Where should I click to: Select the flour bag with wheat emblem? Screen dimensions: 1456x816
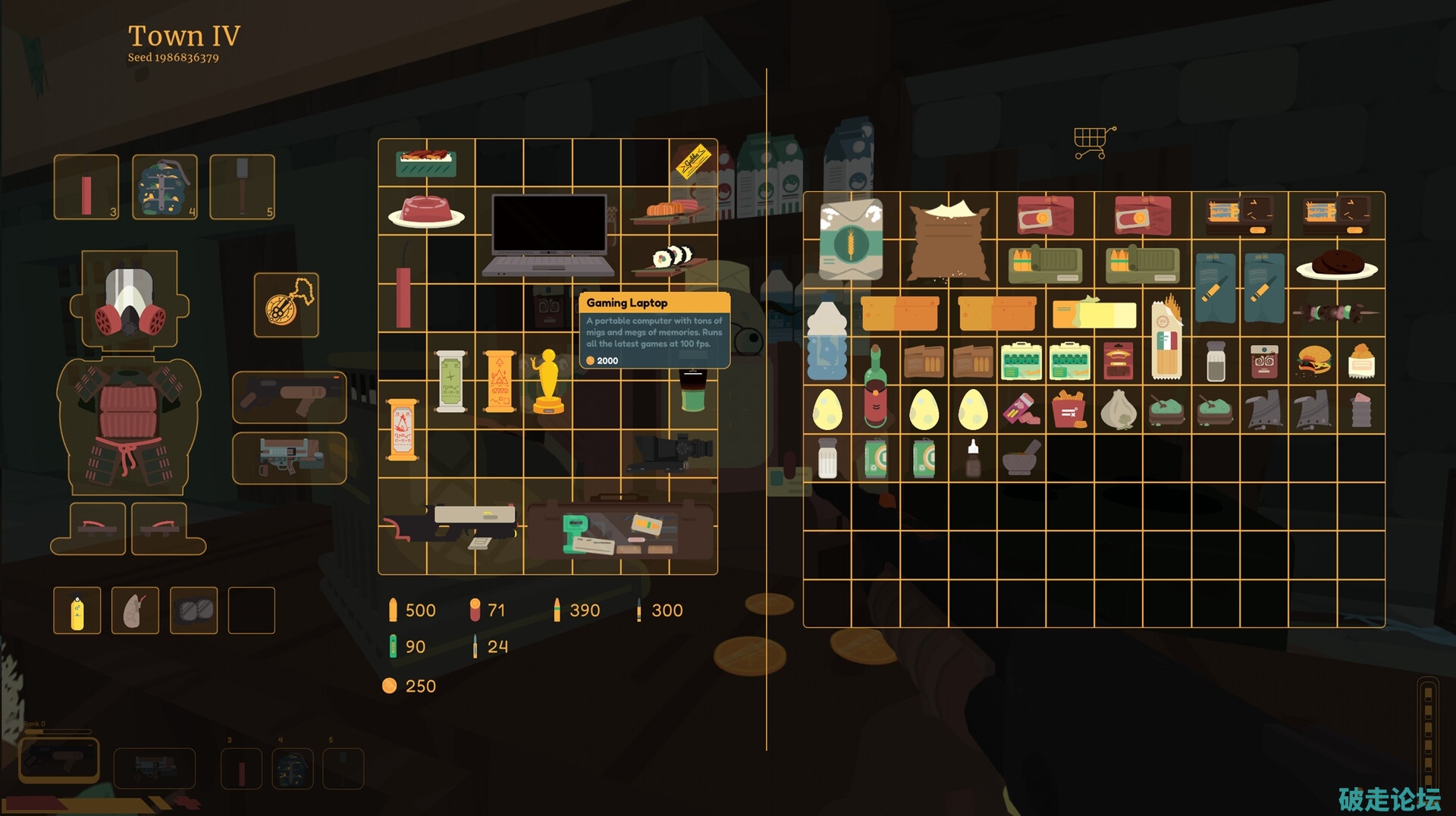click(851, 239)
